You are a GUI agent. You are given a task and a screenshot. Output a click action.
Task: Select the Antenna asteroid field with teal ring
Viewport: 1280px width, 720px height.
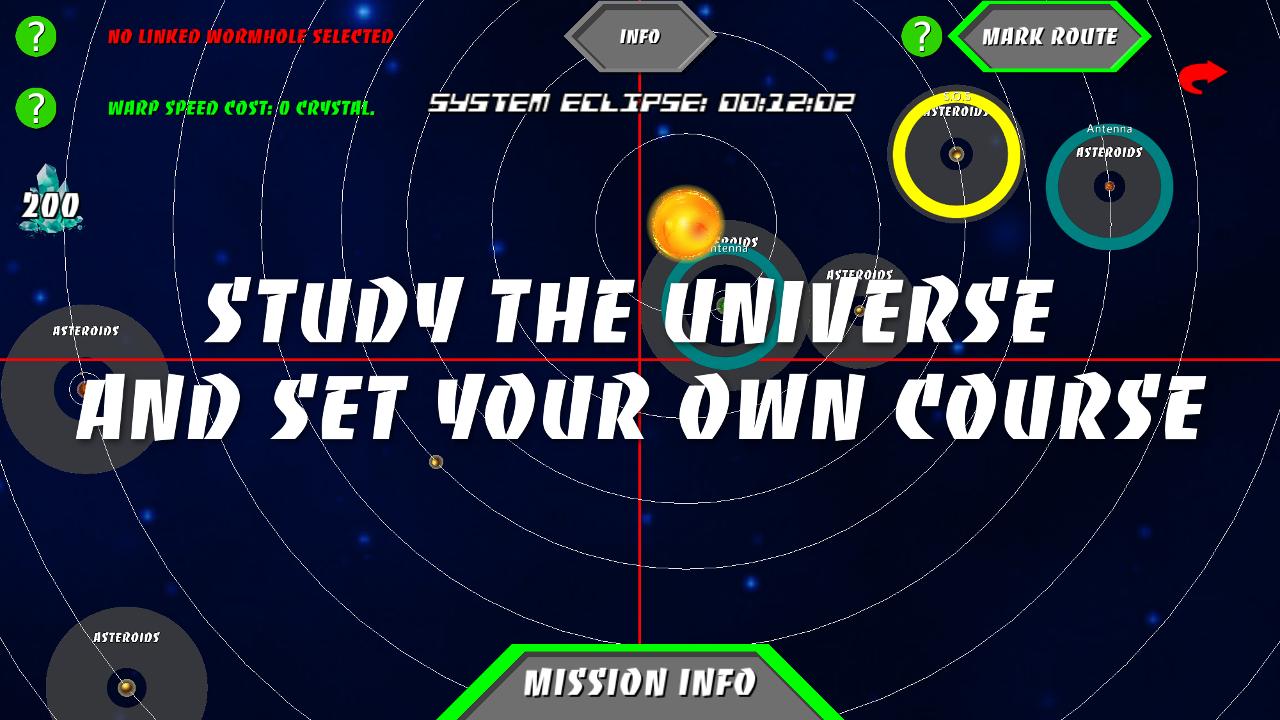1110,186
